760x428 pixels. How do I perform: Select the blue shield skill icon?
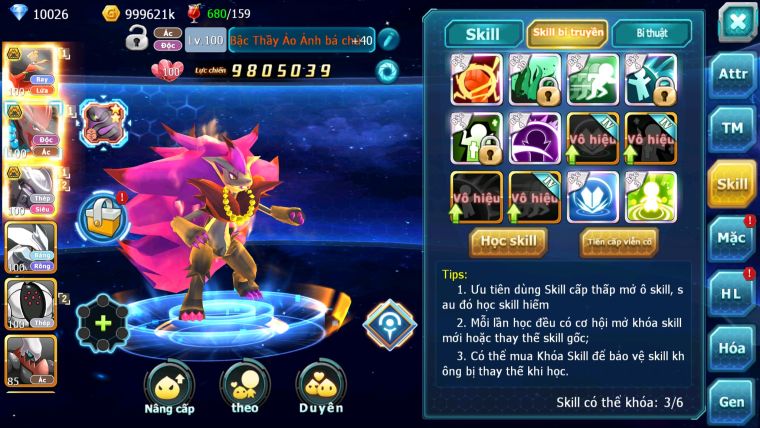click(593, 197)
